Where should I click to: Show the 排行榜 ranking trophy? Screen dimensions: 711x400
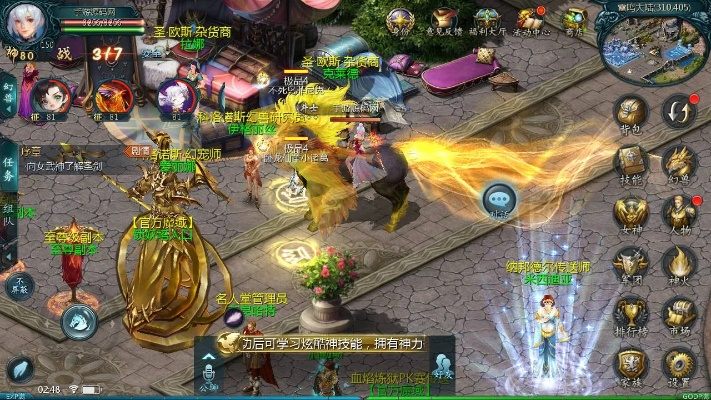click(x=630, y=313)
